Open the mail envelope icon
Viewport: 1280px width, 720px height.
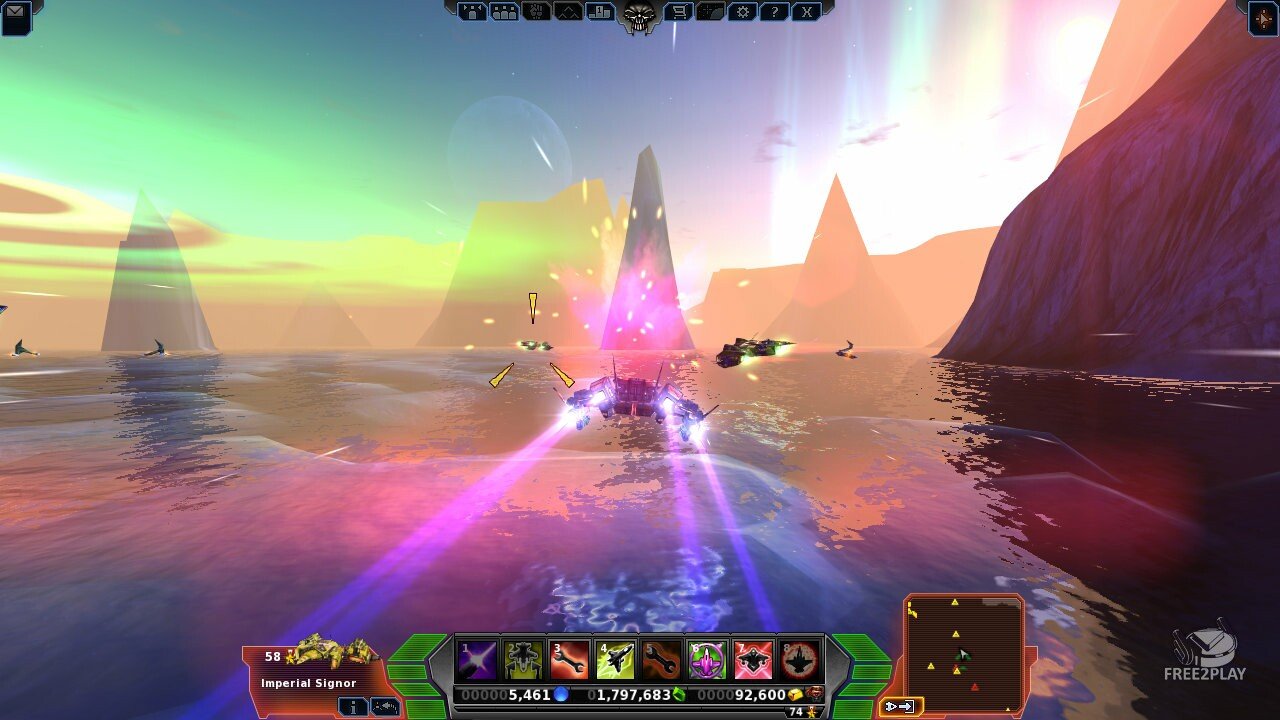coord(15,14)
